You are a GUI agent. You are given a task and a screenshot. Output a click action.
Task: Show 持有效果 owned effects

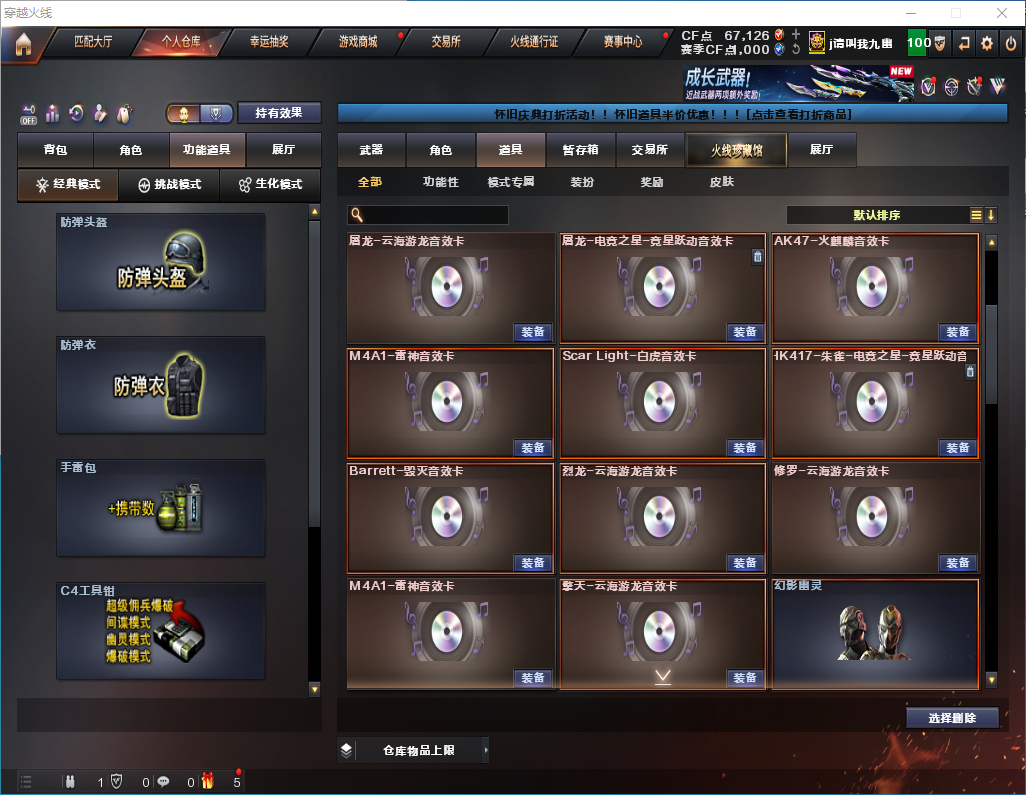click(x=279, y=113)
